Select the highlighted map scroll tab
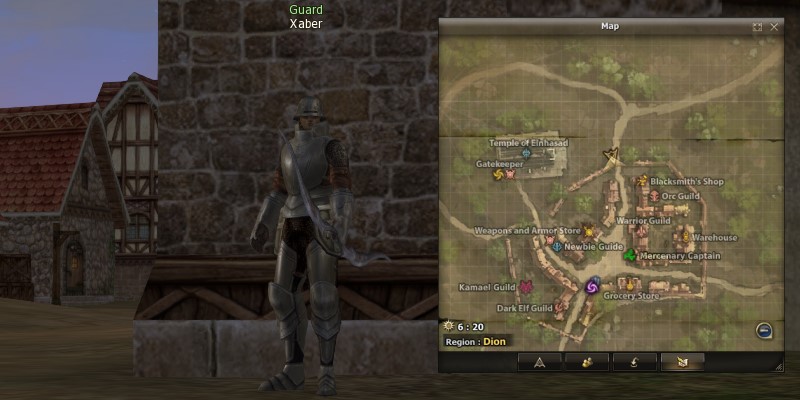This screenshot has width=800, height=400. (682, 362)
